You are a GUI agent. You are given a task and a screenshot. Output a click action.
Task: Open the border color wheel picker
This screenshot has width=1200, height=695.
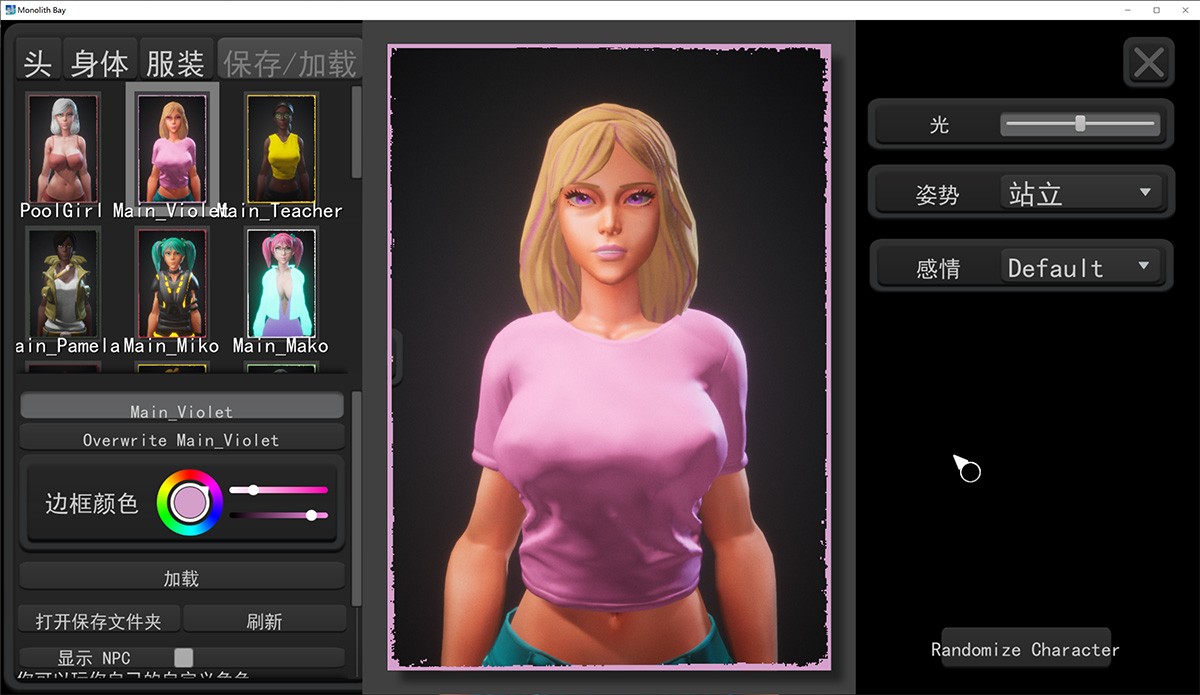click(x=189, y=502)
